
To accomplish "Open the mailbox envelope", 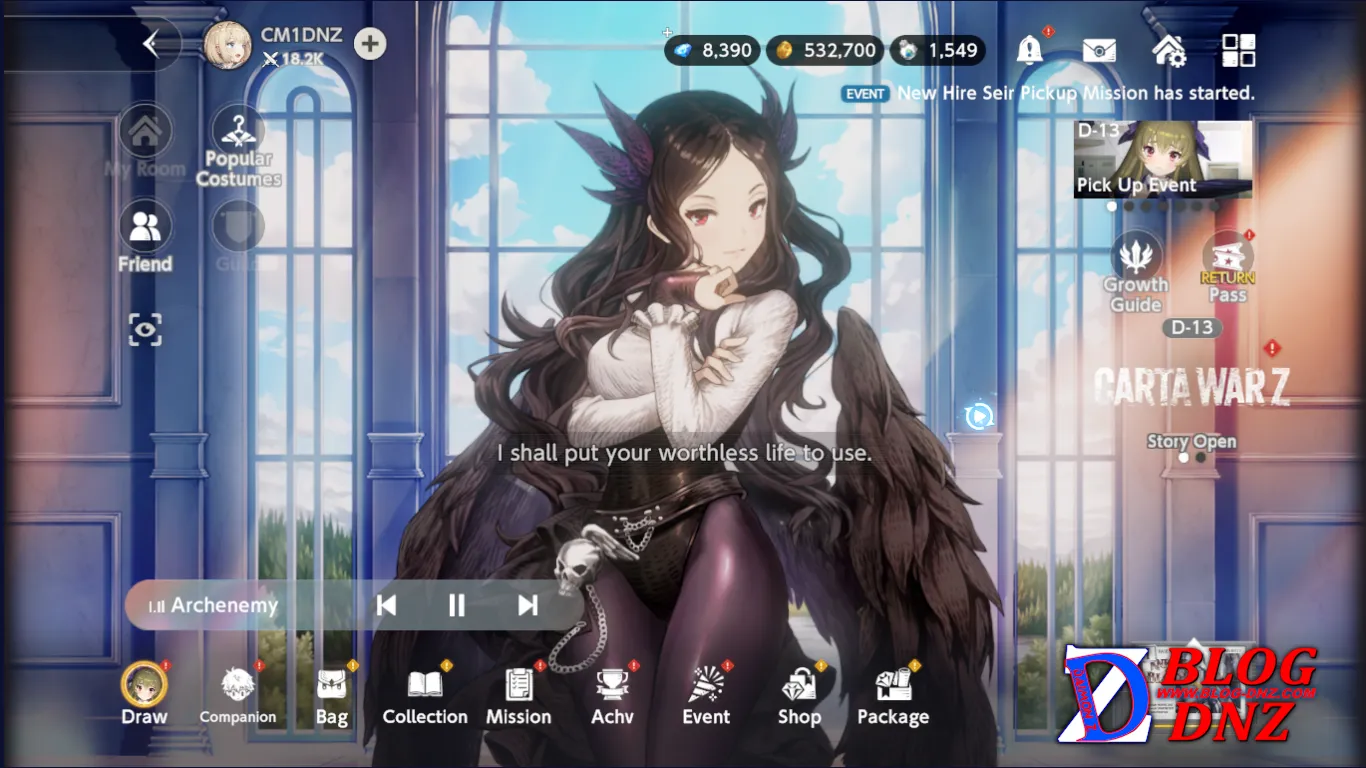I will pyautogui.click(x=1099, y=50).
